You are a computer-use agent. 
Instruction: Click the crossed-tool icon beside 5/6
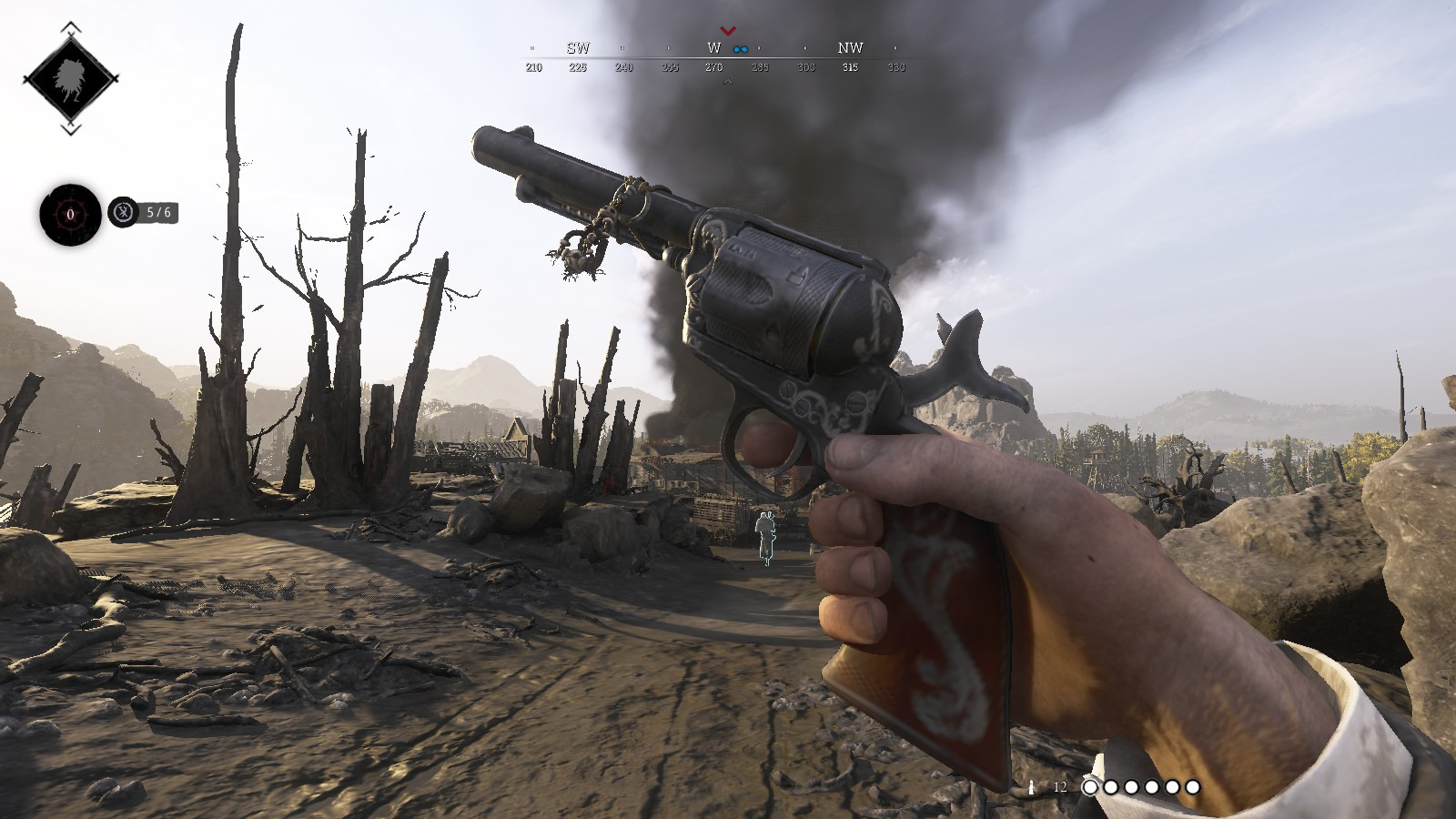(x=123, y=213)
